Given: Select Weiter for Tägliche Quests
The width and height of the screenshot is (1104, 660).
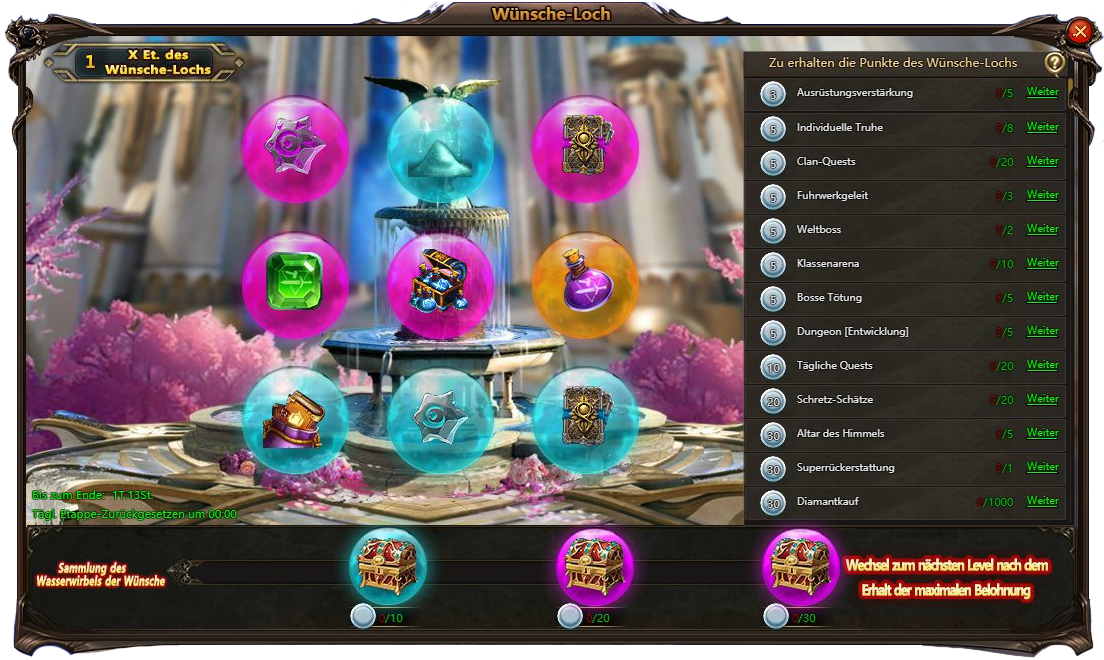Looking at the screenshot, I should [x=1042, y=365].
